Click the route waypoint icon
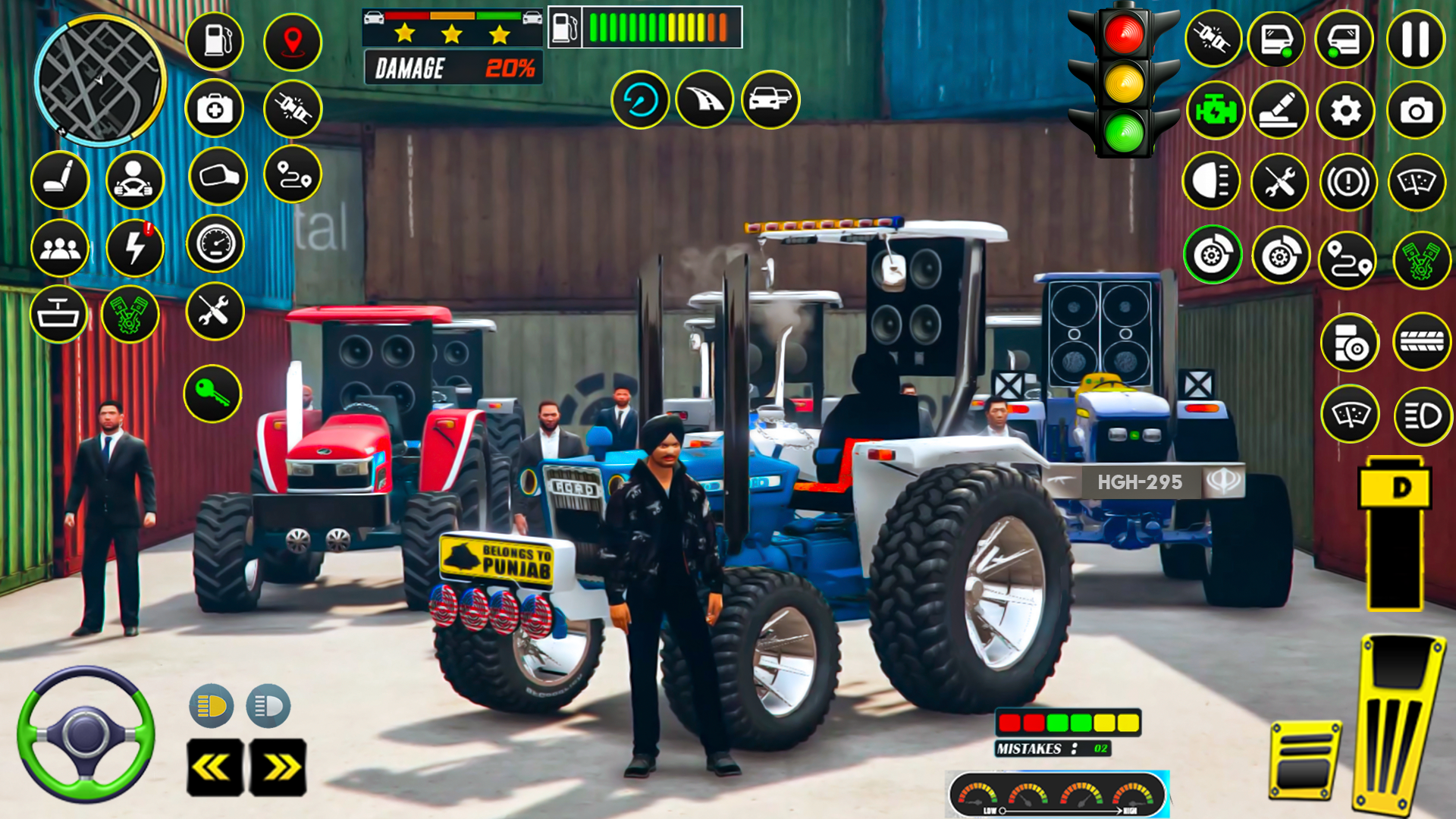The width and height of the screenshot is (1456, 819). (293, 174)
